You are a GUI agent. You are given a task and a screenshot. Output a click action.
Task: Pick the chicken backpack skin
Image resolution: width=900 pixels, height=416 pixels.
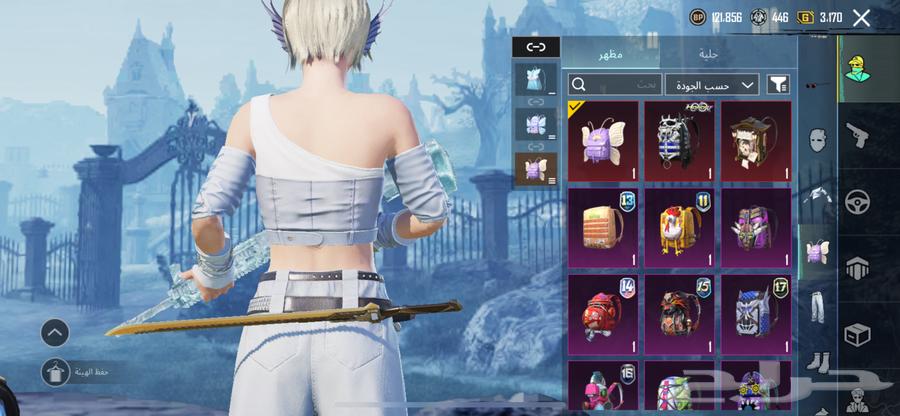pyautogui.click(x=679, y=228)
